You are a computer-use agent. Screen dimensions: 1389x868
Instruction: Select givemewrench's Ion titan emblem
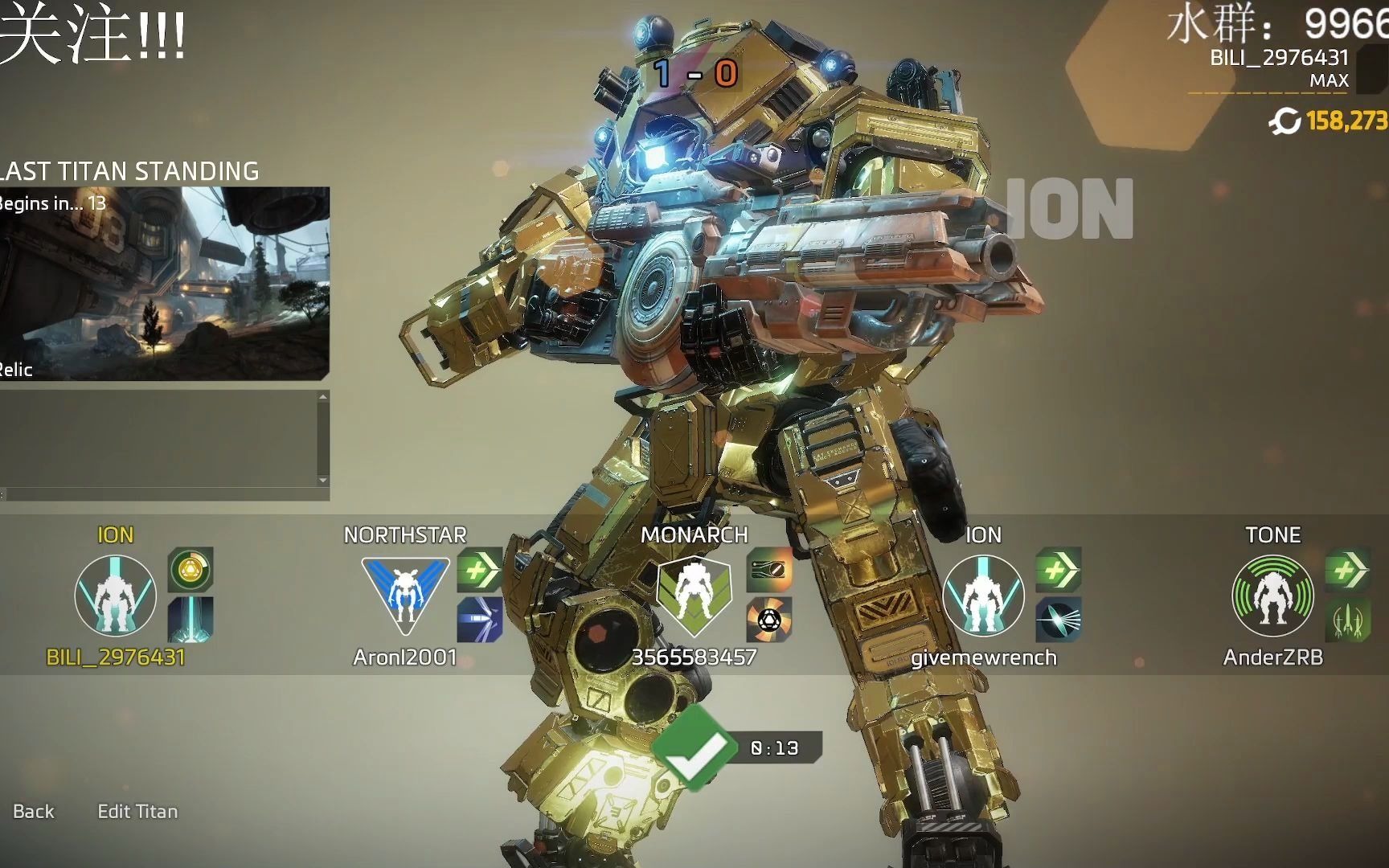tap(983, 596)
